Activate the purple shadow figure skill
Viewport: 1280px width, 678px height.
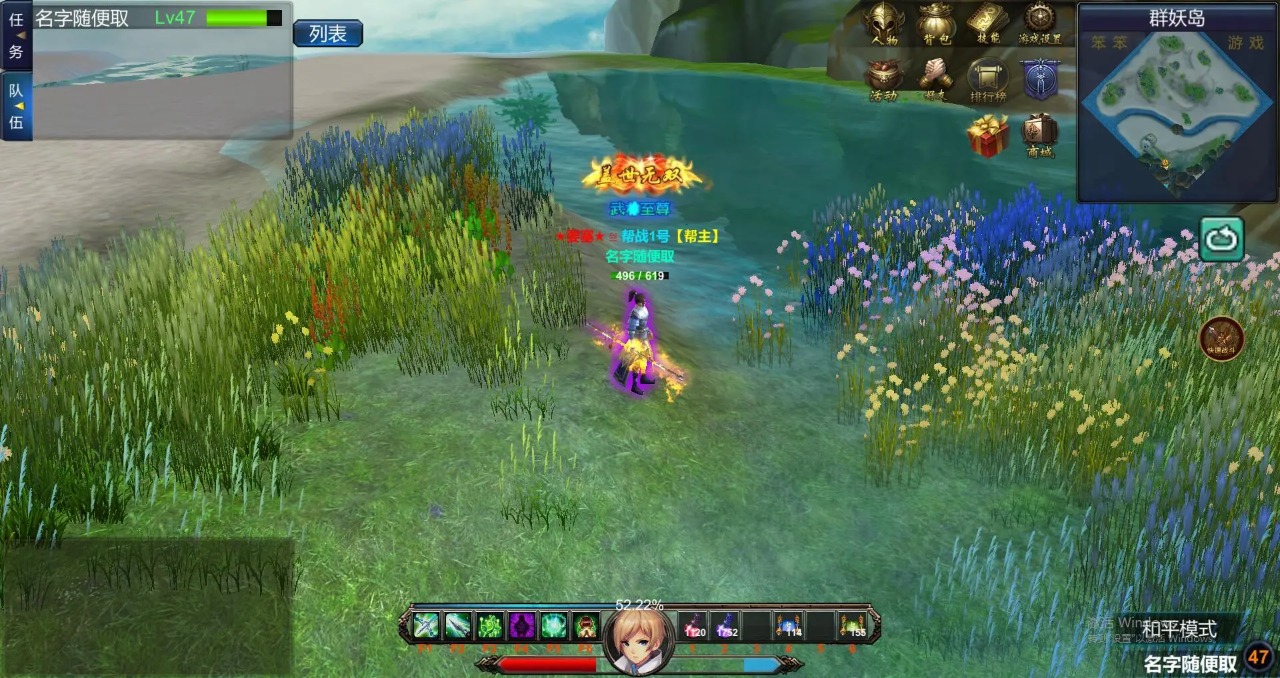pos(522,626)
